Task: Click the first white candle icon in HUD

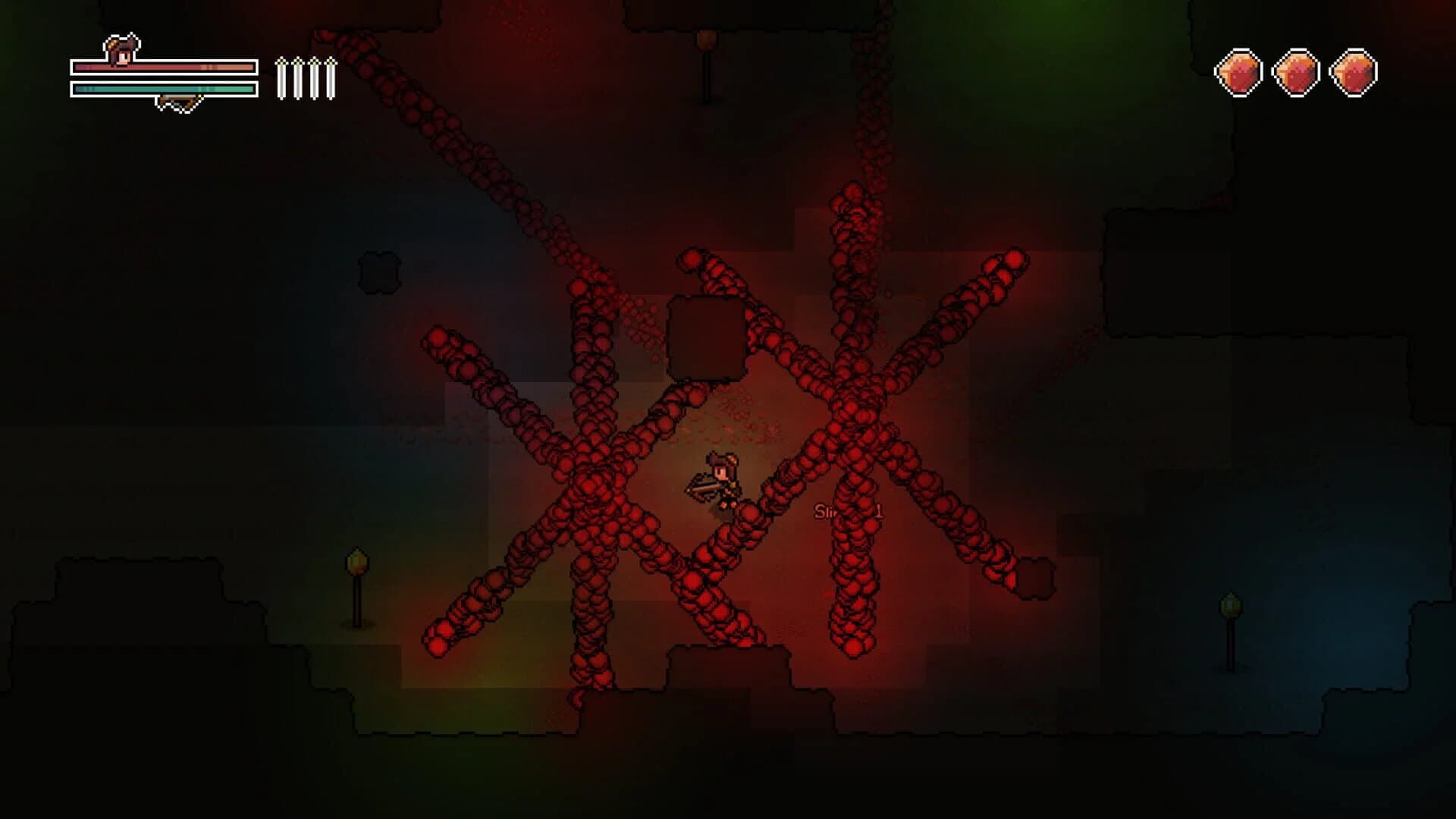Action: pyautogui.click(x=281, y=80)
